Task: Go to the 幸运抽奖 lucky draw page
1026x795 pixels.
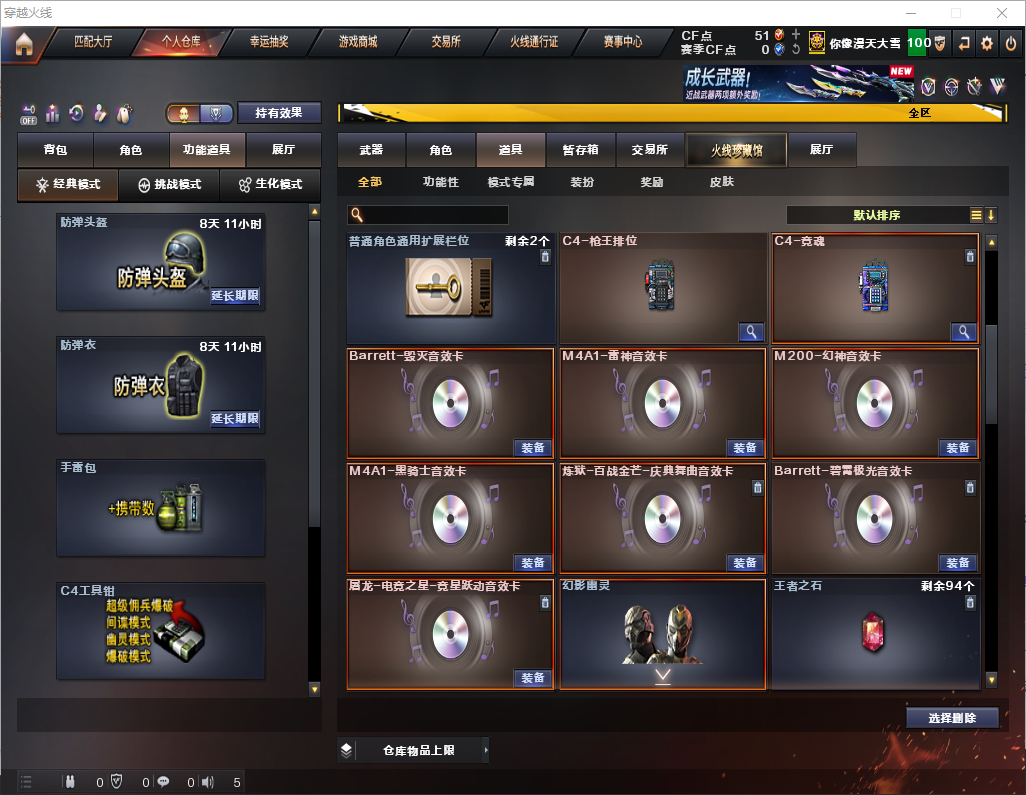Action: [x=267, y=43]
